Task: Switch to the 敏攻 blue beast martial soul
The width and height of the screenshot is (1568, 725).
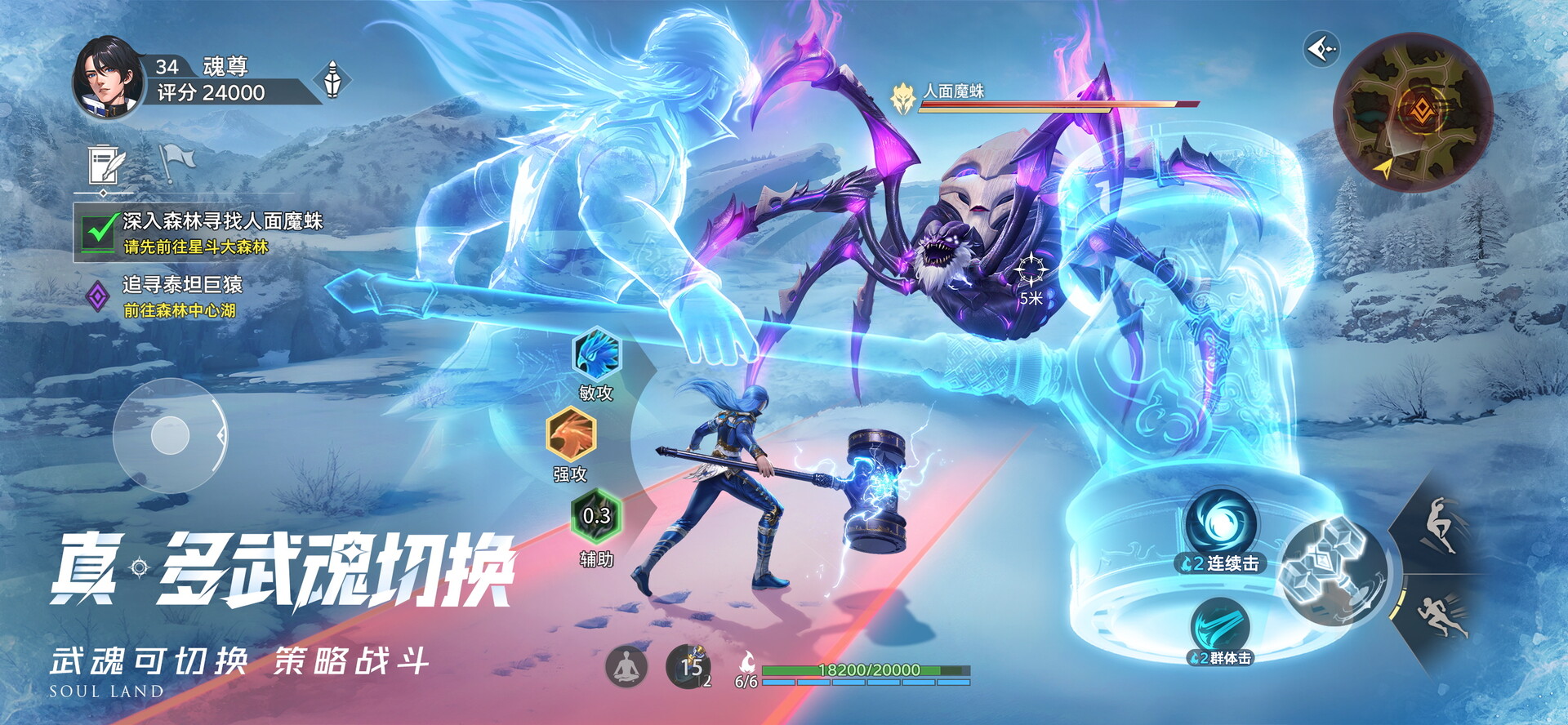Action: [597, 354]
